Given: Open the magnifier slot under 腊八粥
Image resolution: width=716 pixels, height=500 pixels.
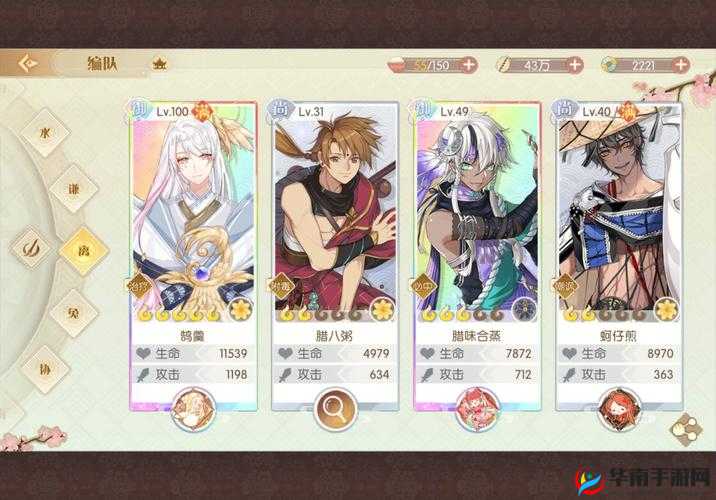Looking at the screenshot, I should tap(335, 407).
